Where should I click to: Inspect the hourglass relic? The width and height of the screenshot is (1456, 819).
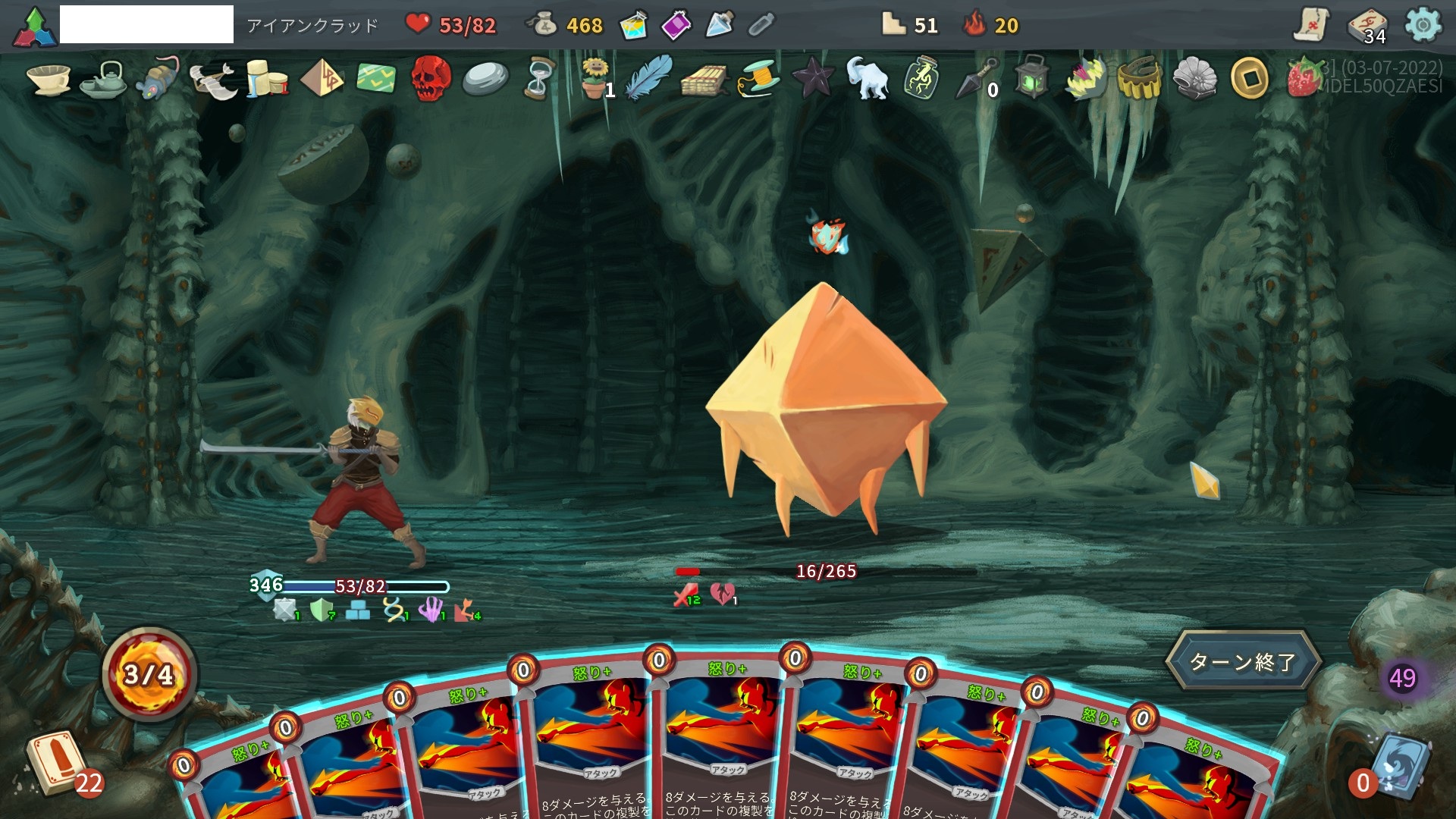(538, 78)
